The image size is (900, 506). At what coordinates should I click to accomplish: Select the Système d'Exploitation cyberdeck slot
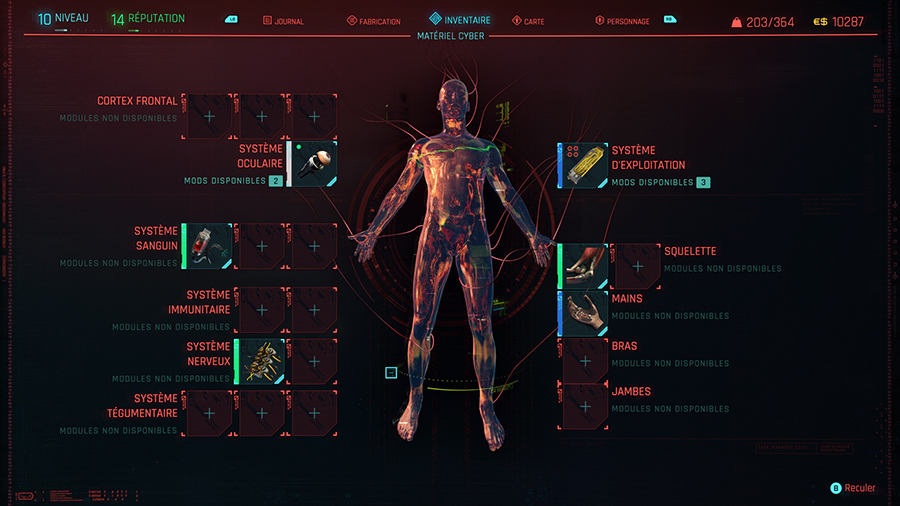[x=582, y=165]
